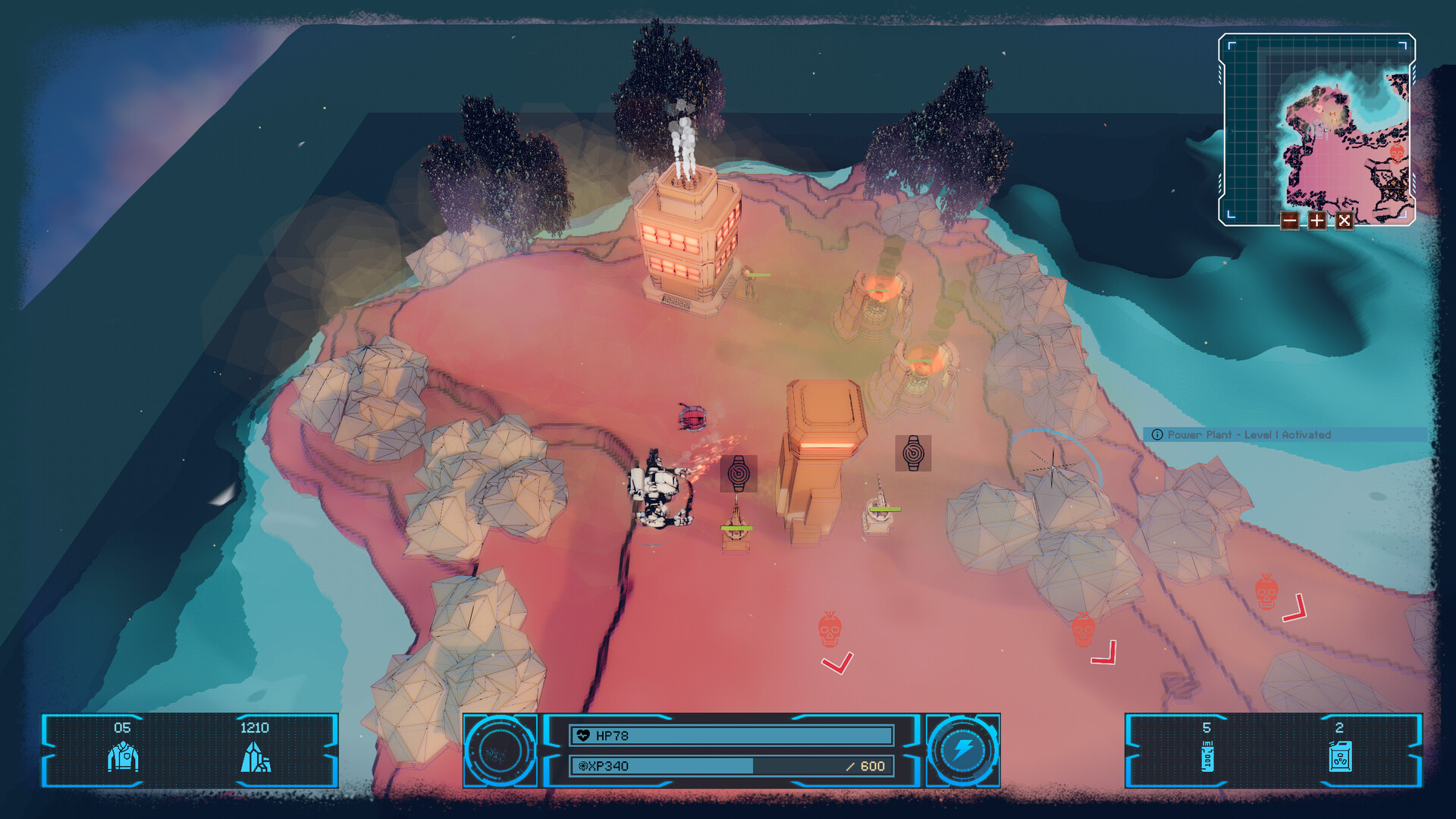Select the crystal resource icon
The height and width of the screenshot is (819, 1456).
click(x=256, y=757)
